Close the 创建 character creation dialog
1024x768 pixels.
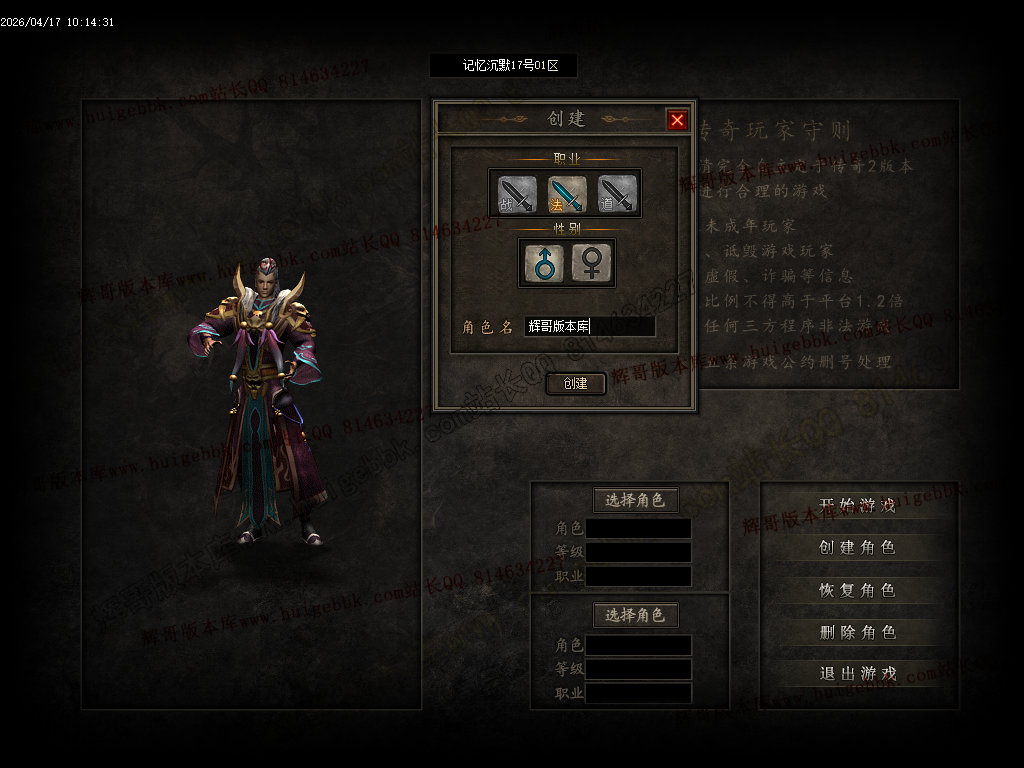click(x=677, y=121)
